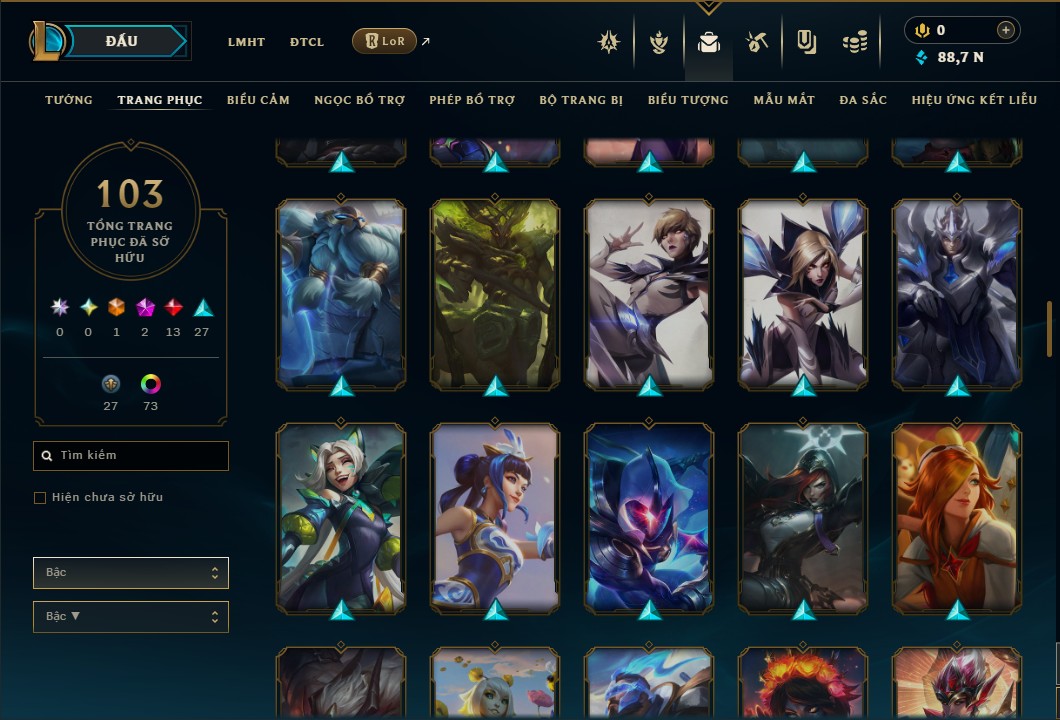Open the MẪU MẮT tab
1060x720 pixels.
pyautogui.click(x=784, y=100)
